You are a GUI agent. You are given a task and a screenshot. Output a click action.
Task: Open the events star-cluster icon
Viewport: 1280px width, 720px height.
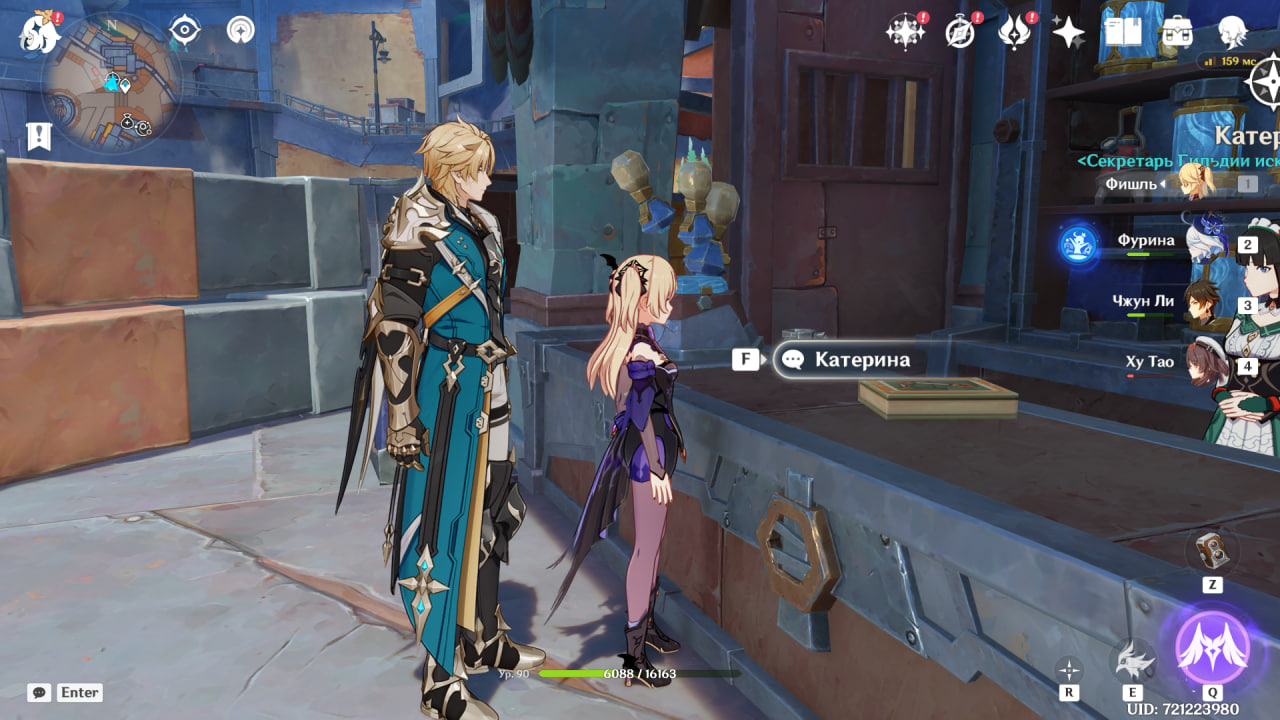tap(905, 32)
